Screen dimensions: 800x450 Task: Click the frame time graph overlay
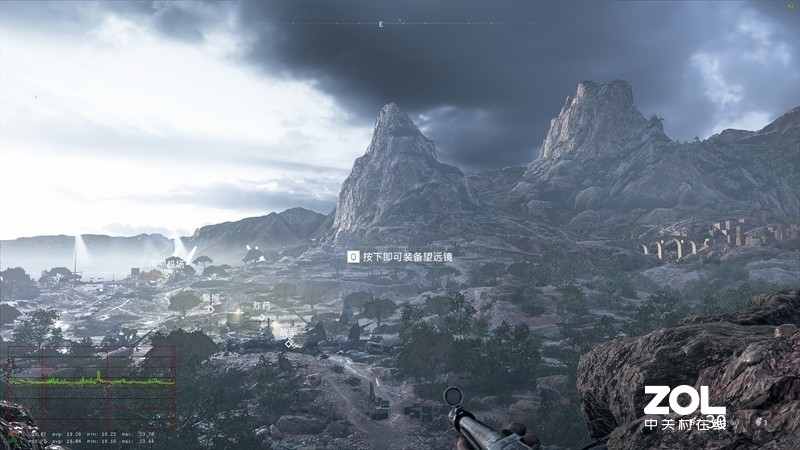coord(92,384)
